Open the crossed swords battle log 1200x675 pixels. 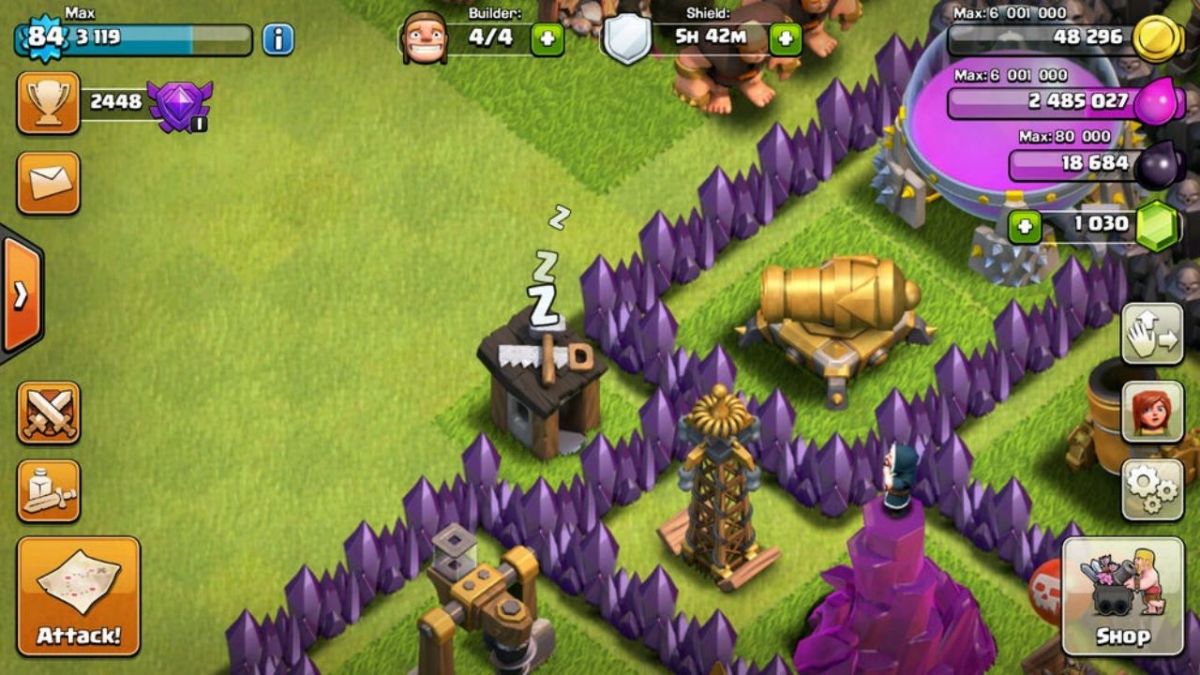48,413
